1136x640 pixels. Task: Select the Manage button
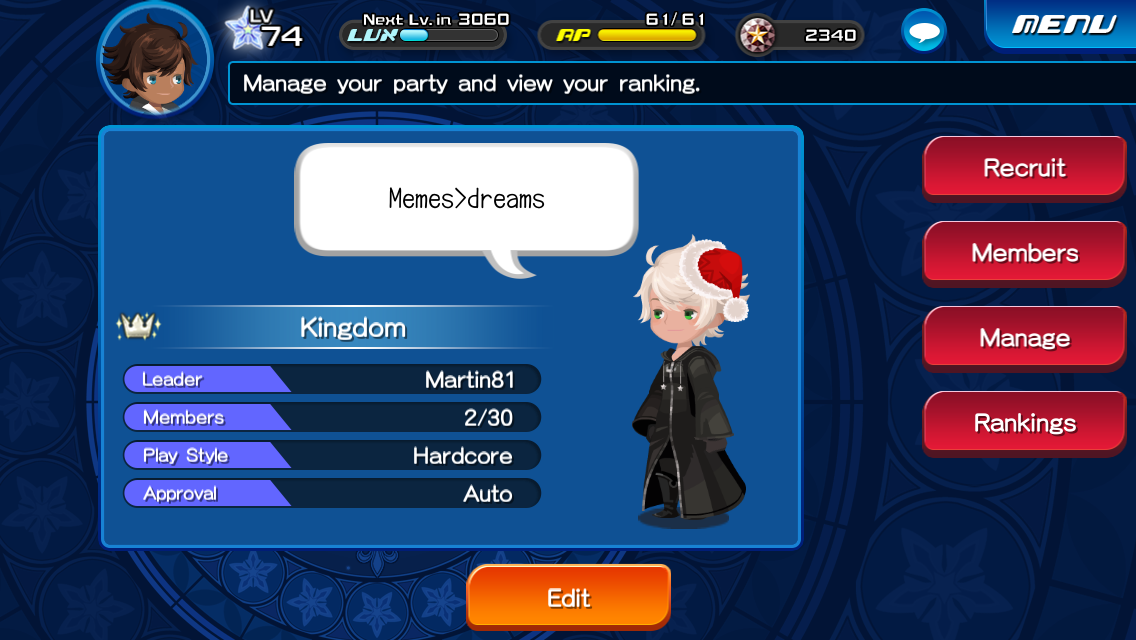pos(1024,337)
